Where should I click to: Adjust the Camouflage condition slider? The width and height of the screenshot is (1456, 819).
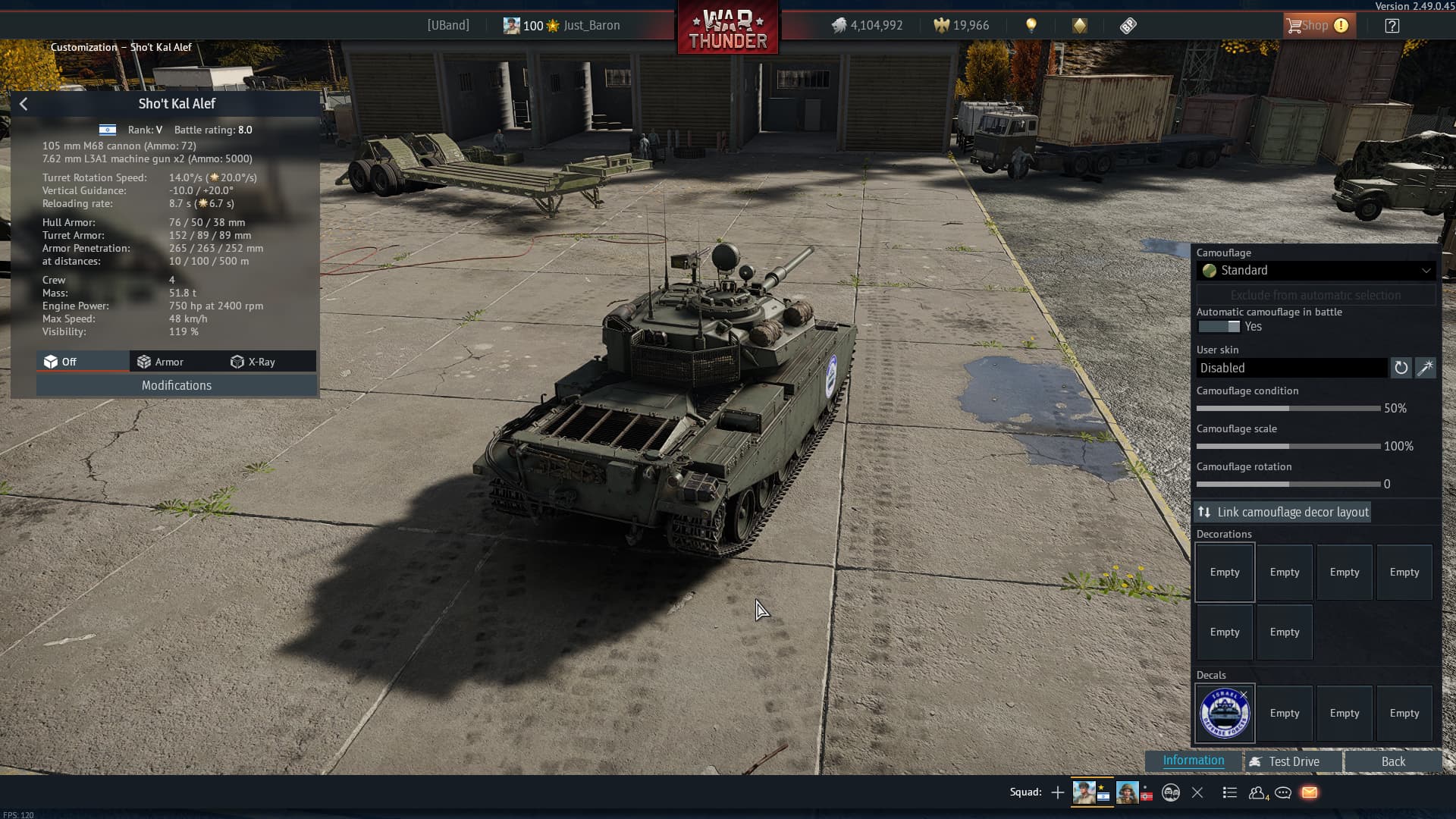(x=1288, y=409)
